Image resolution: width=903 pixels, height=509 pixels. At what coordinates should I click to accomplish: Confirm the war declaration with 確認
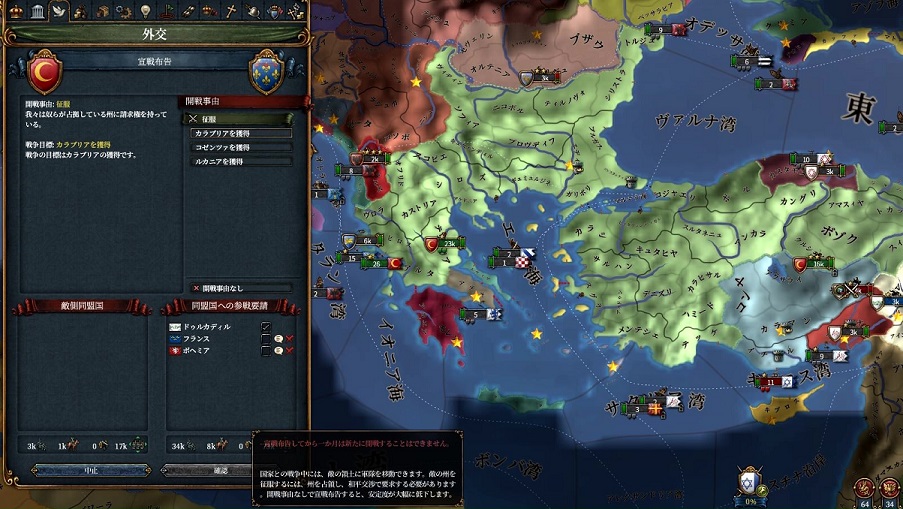point(220,469)
